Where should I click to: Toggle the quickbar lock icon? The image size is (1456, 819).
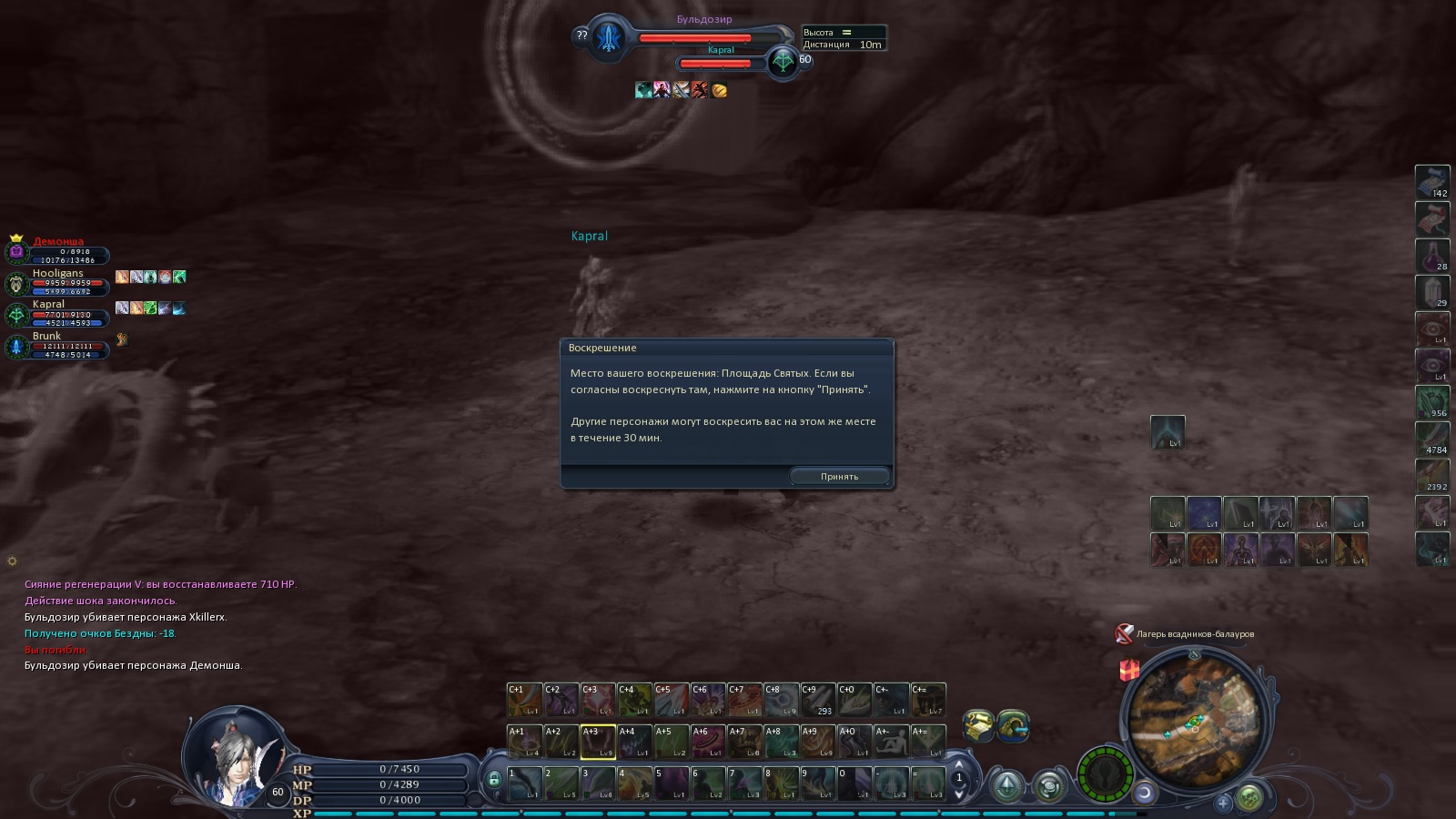coord(493,779)
